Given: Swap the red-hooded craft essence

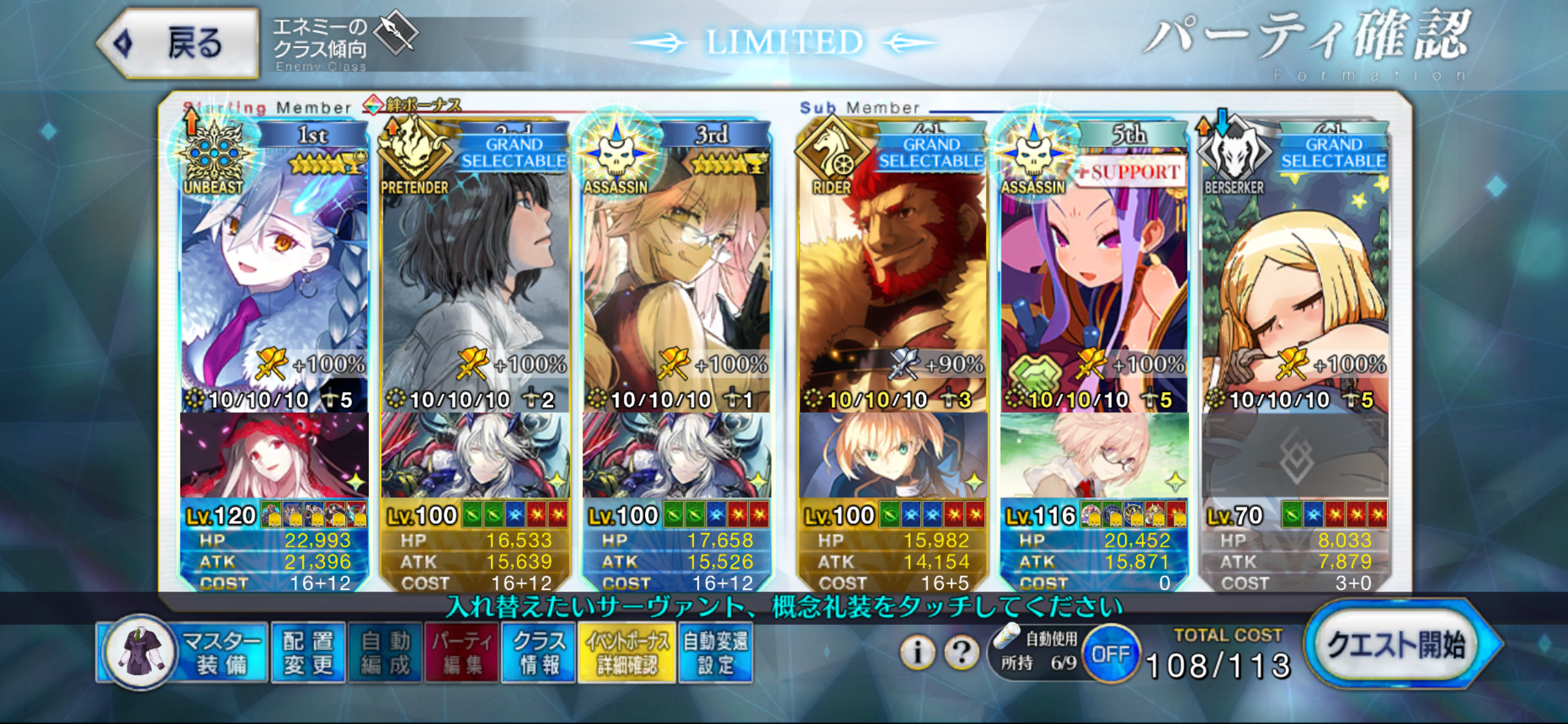Looking at the screenshot, I should point(274,456).
